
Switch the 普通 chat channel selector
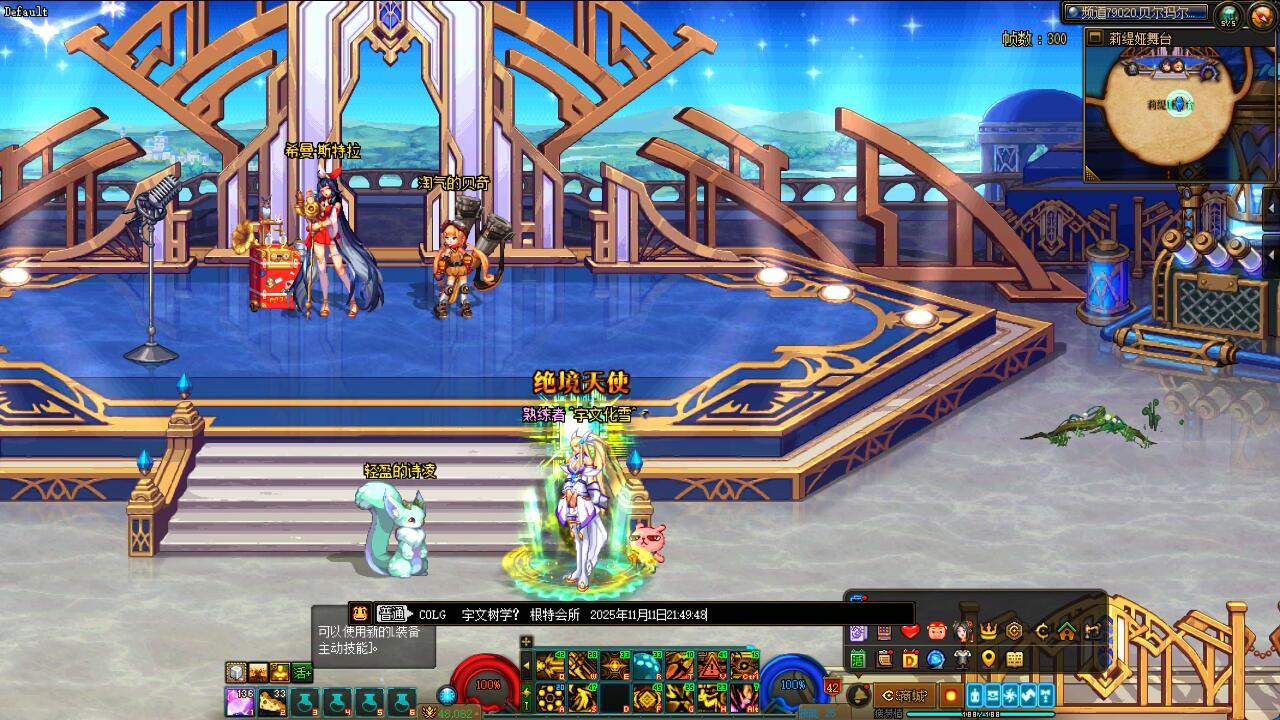click(x=392, y=614)
